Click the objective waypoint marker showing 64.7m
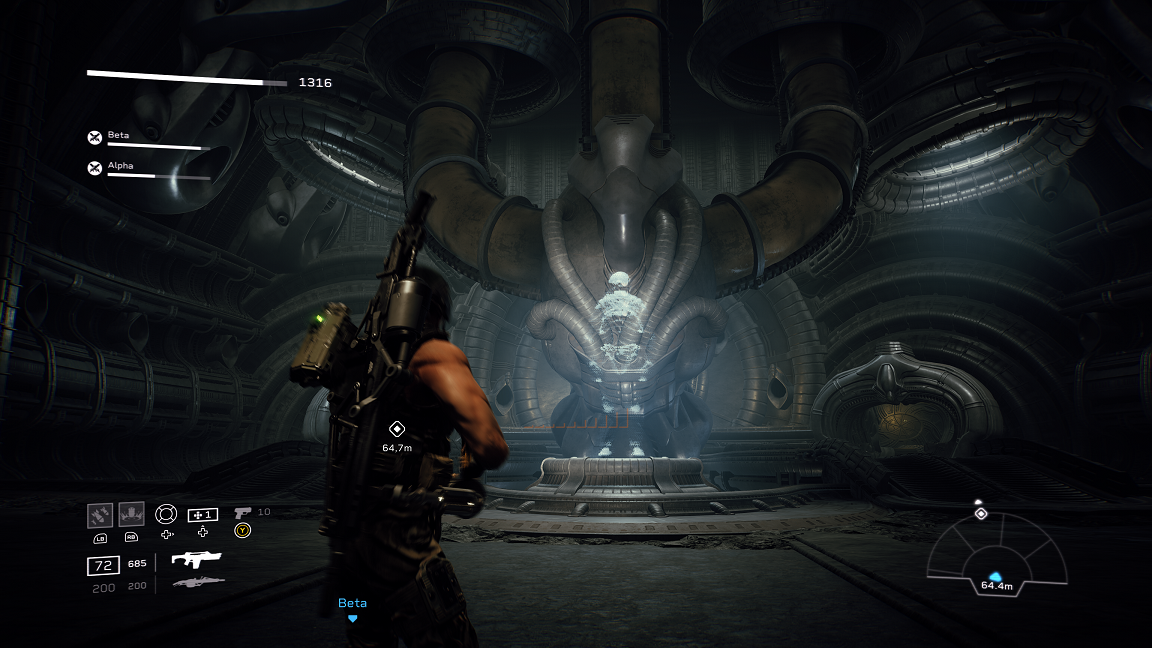The height and width of the screenshot is (648, 1152). pyautogui.click(x=397, y=429)
